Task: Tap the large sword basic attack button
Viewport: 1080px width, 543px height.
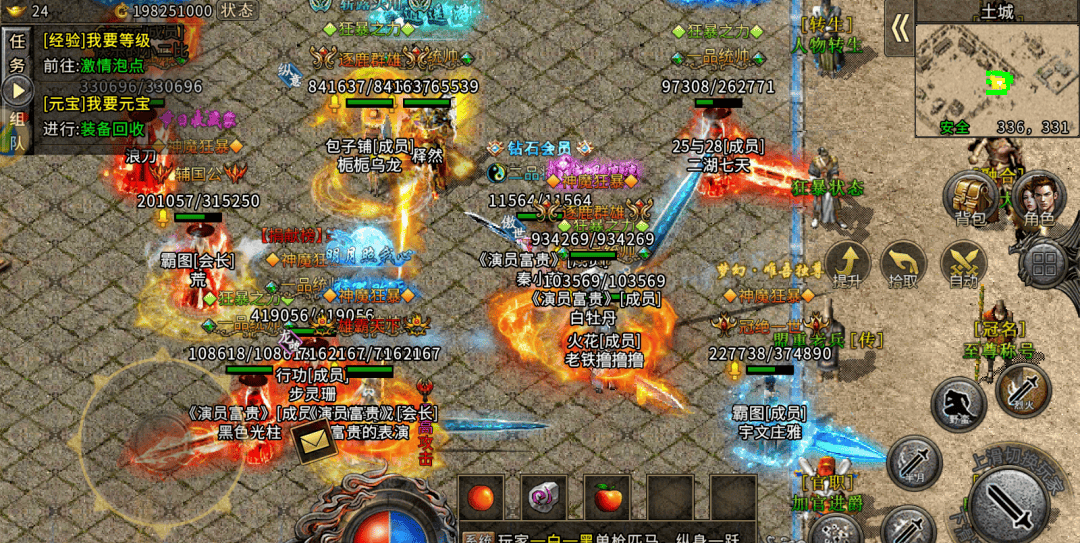Action: 1010,504
